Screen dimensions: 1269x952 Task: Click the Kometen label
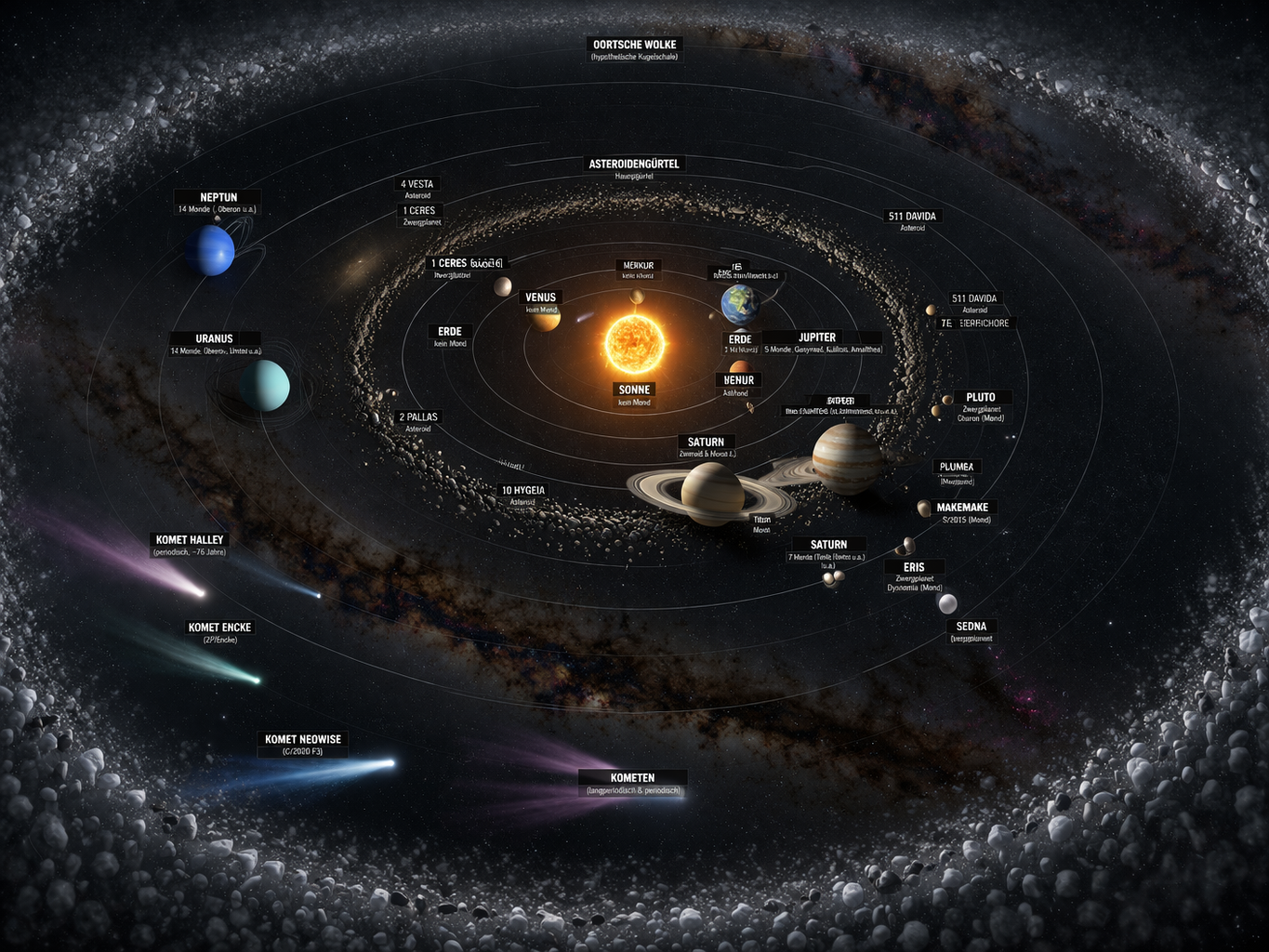pos(632,778)
